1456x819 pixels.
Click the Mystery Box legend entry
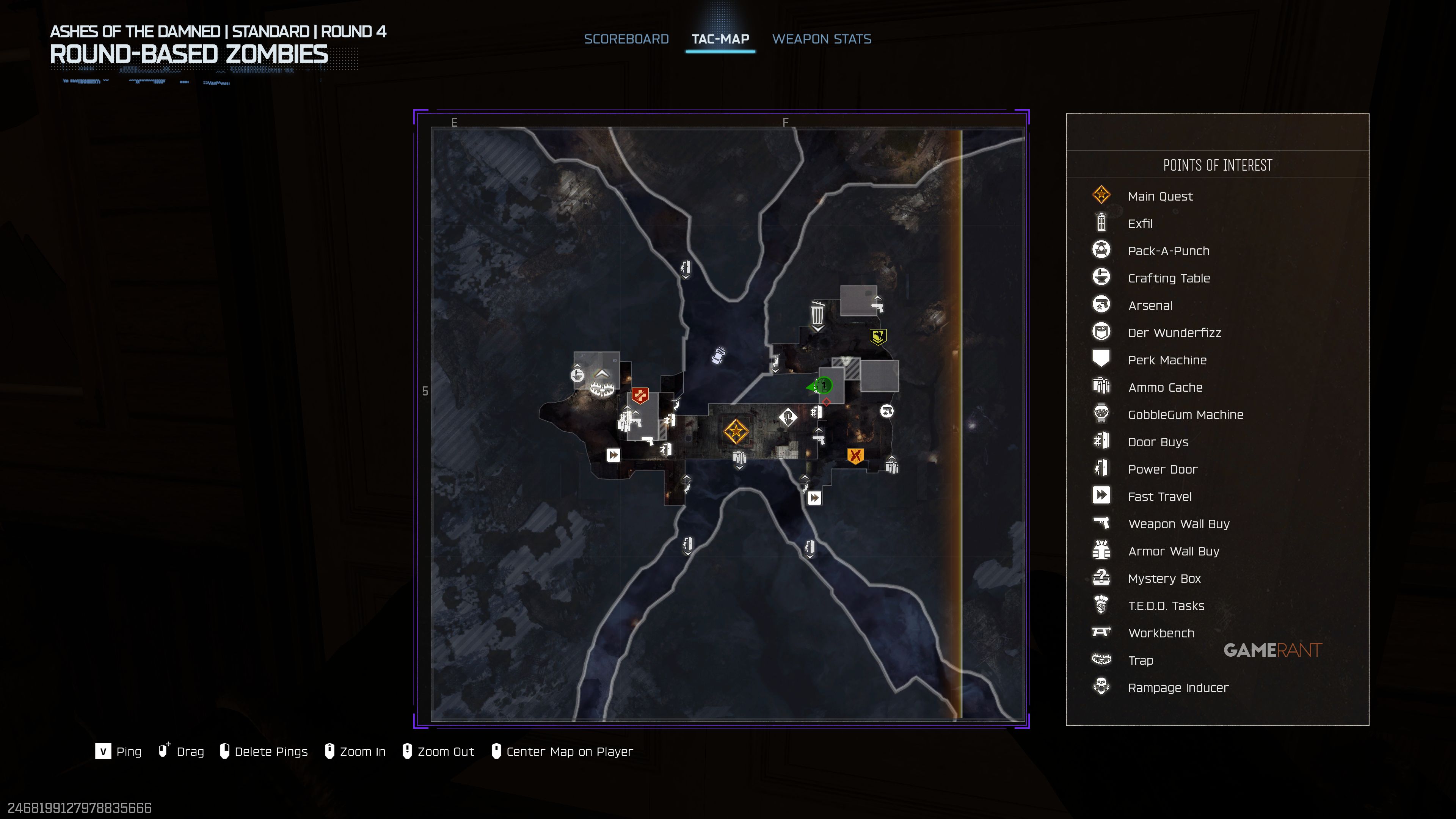point(1164,579)
